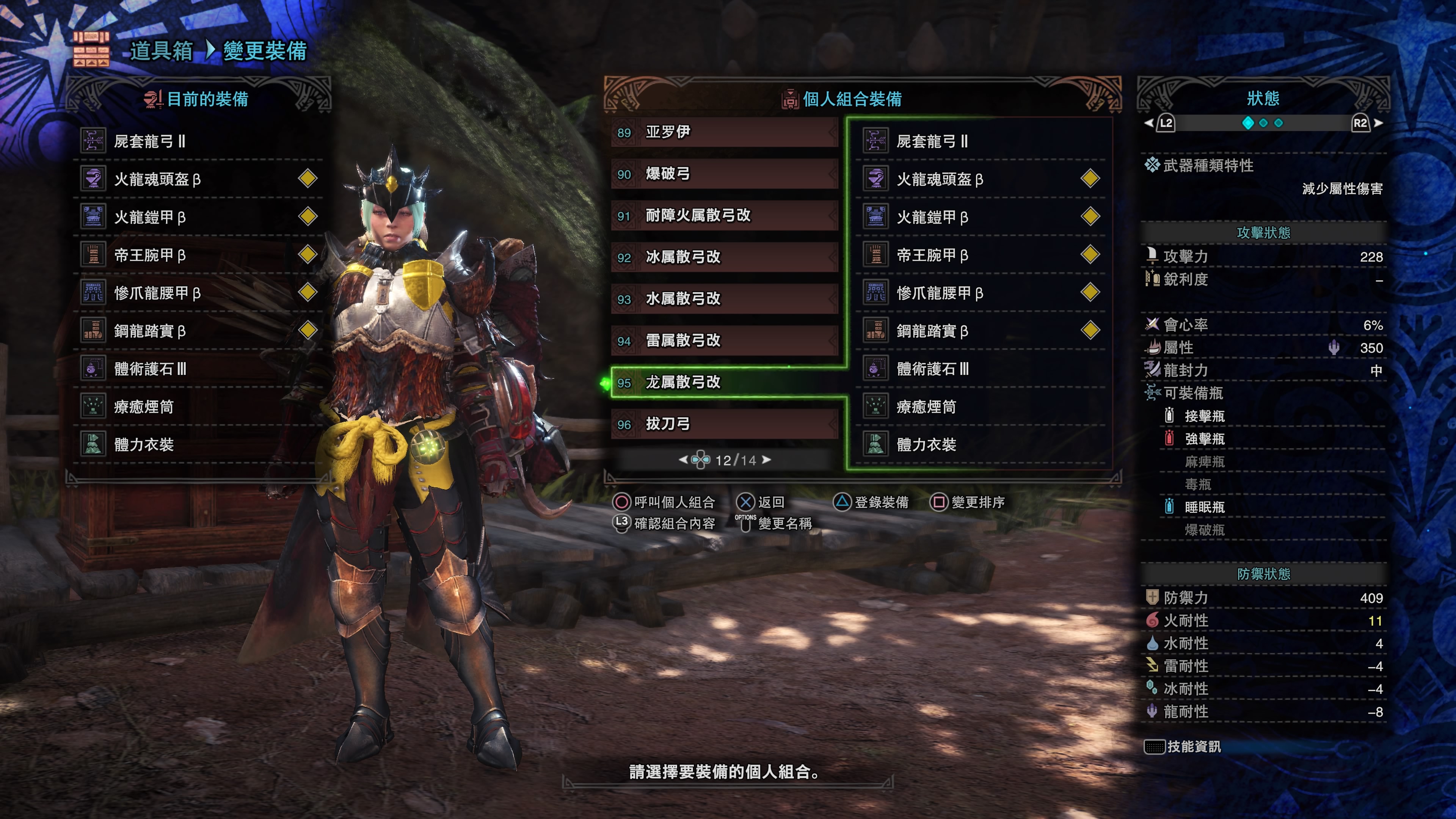This screenshot has height=819, width=1456.
Task: Click the highlighted 龙属散弓改 loadout
Action: (x=723, y=383)
